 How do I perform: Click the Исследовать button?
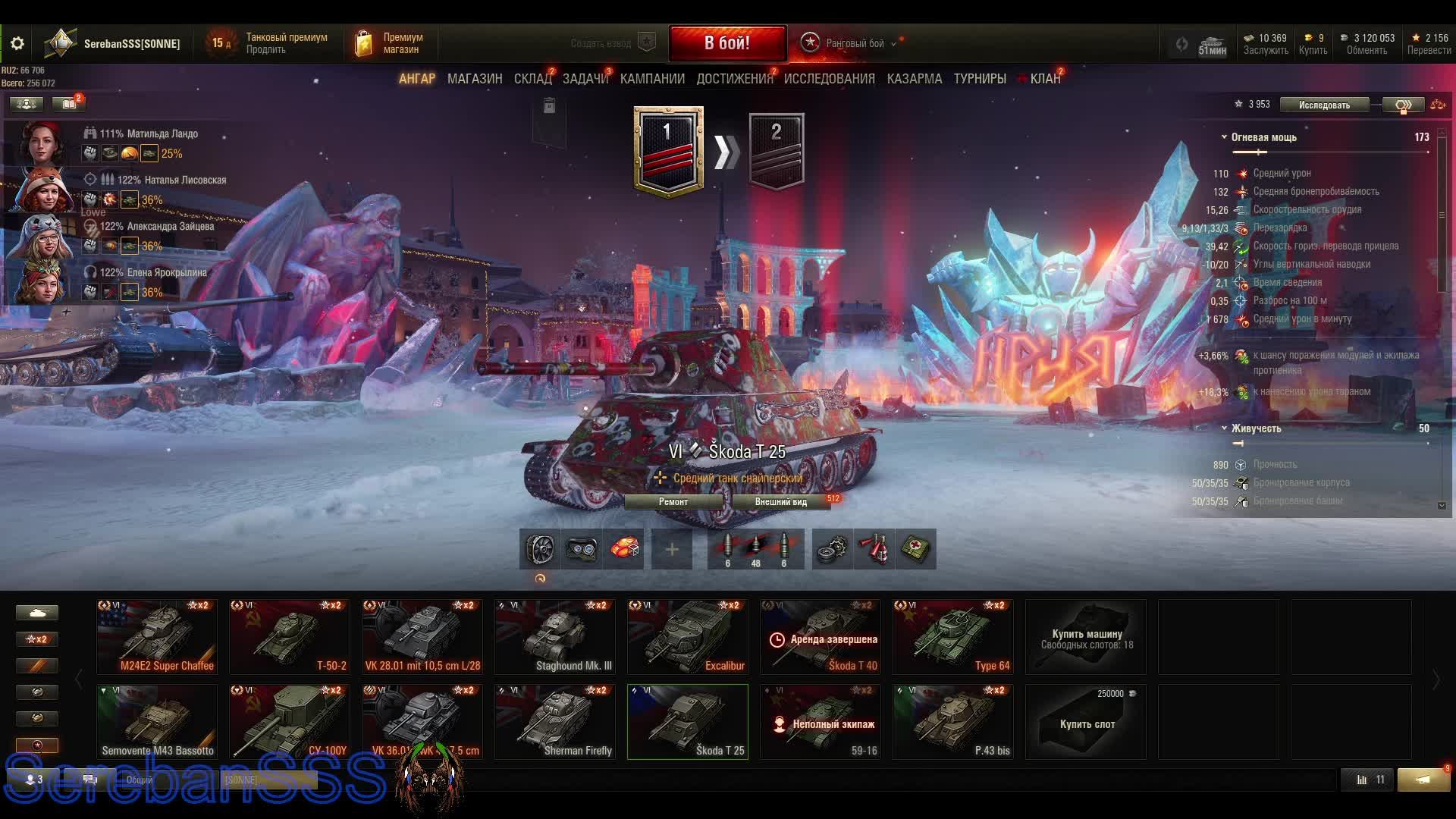click(1324, 105)
